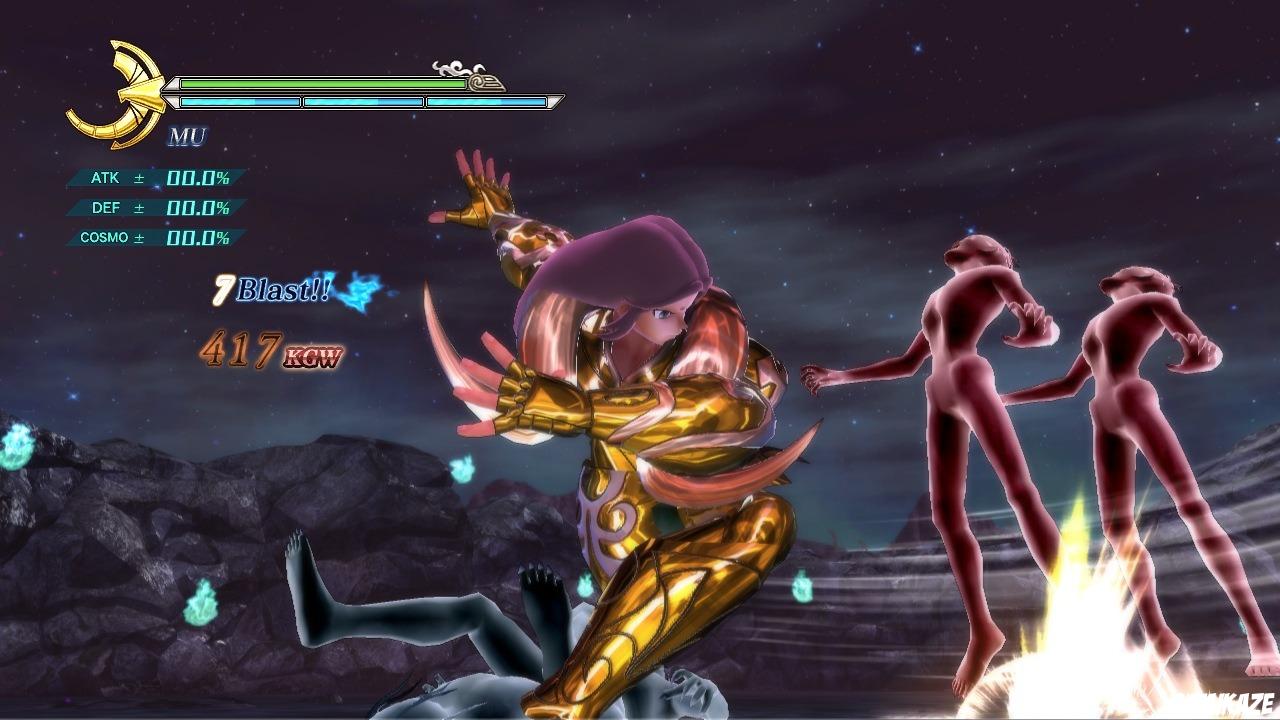Viewport: 1280px width, 720px height.
Task: Toggle the plus-minus symbol beside DEF
Action: (138, 208)
